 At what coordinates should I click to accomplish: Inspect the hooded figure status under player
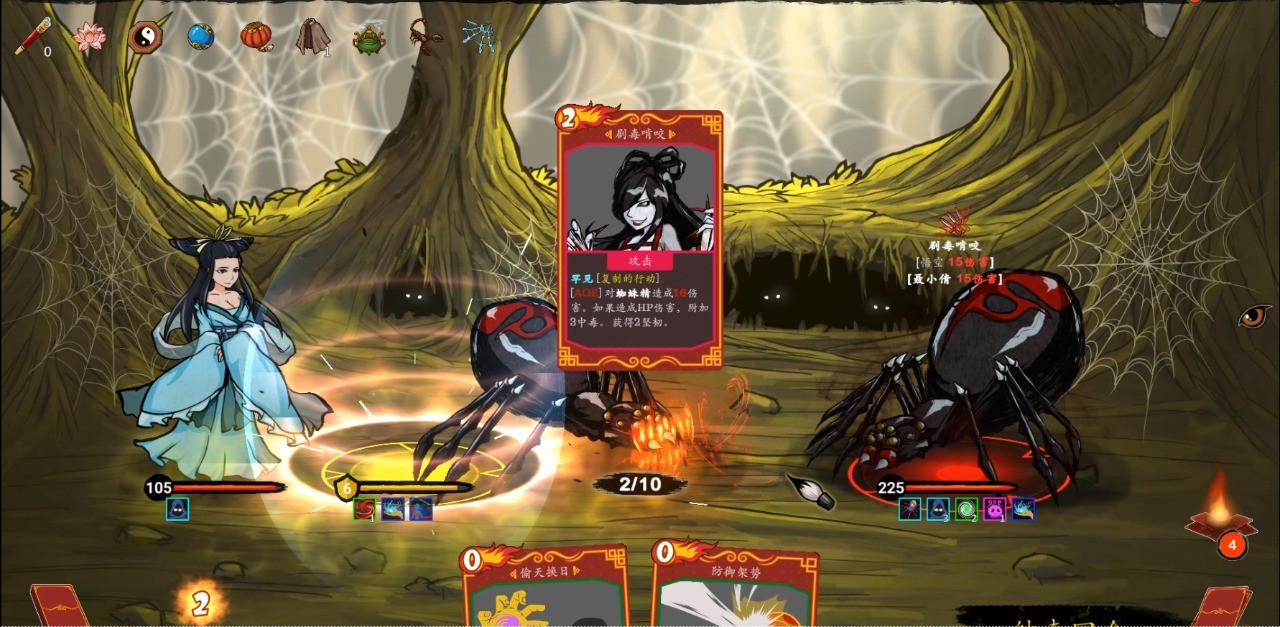[177, 509]
